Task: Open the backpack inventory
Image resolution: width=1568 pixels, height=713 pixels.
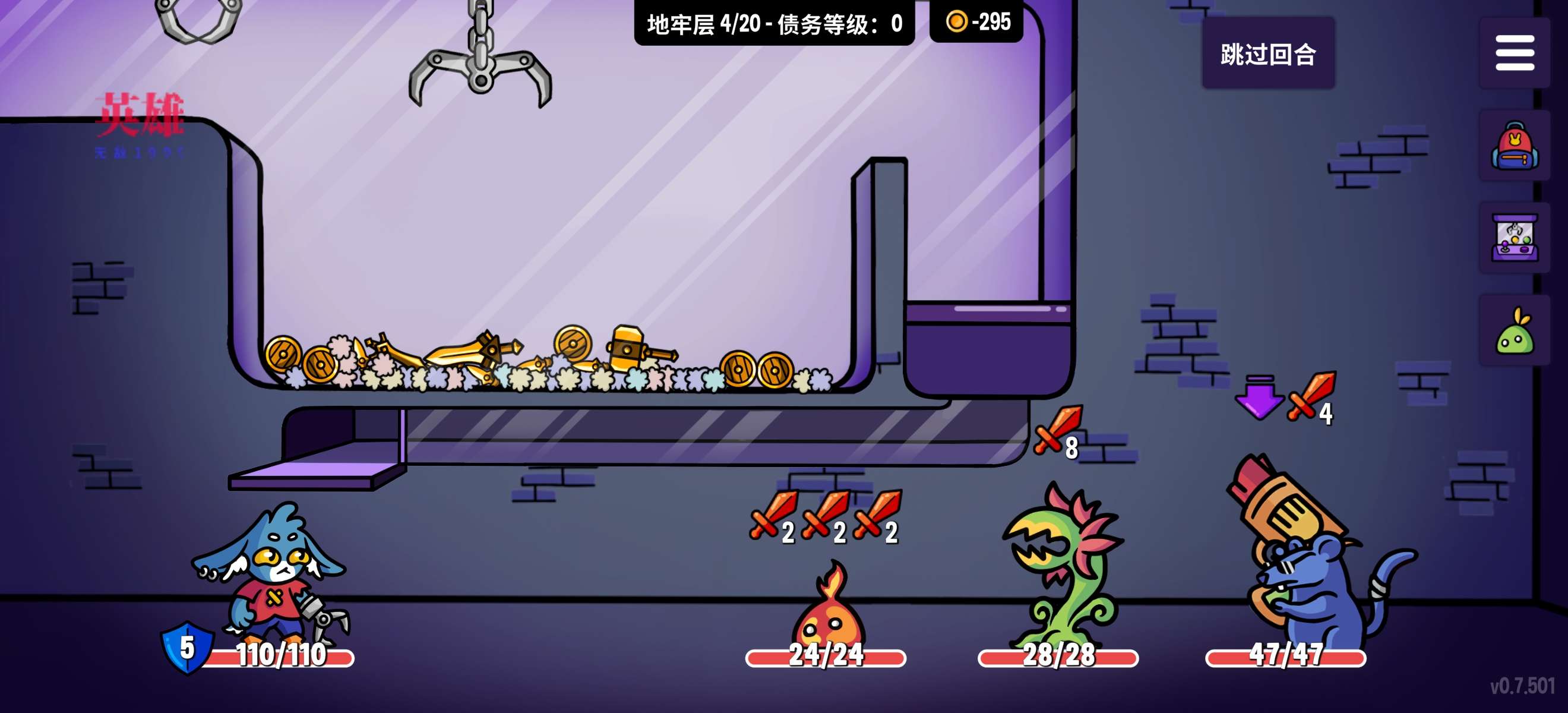Action: tap(1514, 146)
